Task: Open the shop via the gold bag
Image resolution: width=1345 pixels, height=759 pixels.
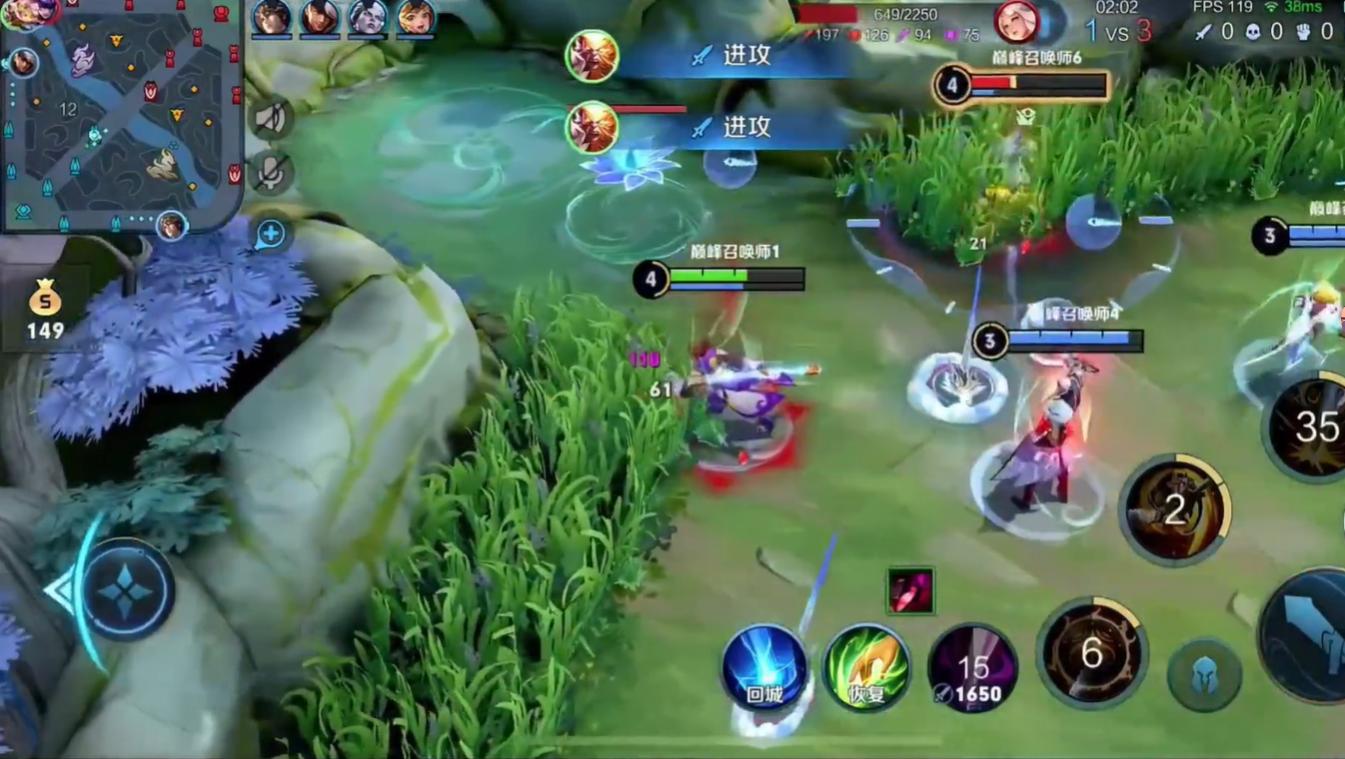Action: 45,308
